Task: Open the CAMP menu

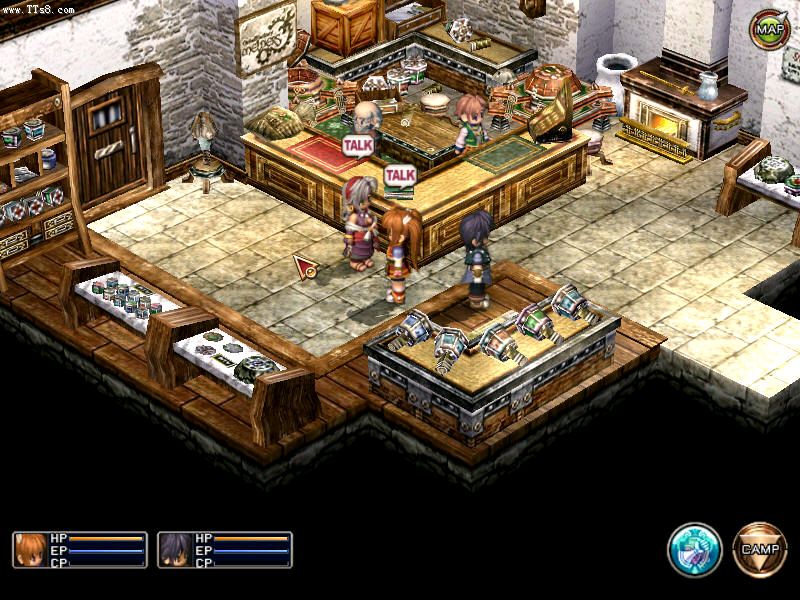Action: pos(759,547)
